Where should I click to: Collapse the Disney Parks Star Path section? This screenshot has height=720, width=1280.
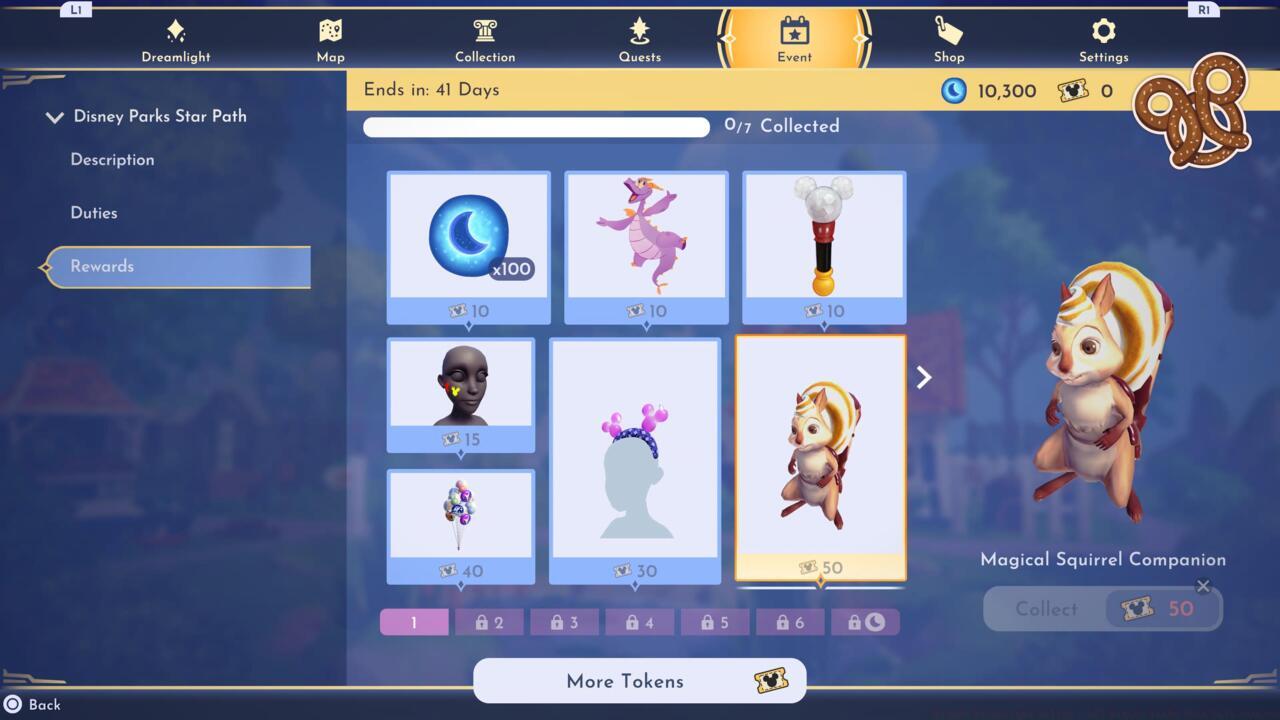pyautogui.click(x=55, y=116)
